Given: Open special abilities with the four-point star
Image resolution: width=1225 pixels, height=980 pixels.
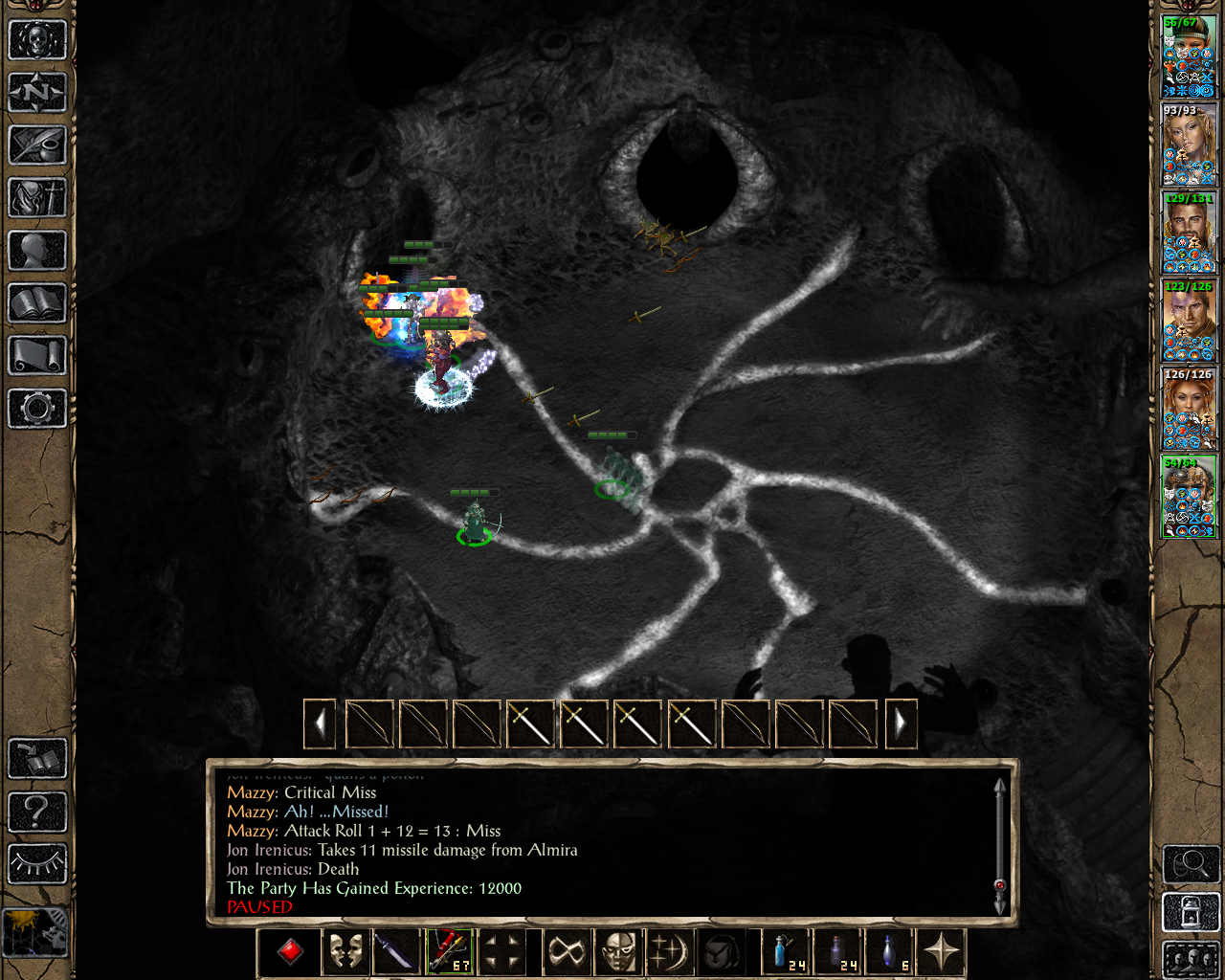Looking at the screenshot, I should pos(943,952).
